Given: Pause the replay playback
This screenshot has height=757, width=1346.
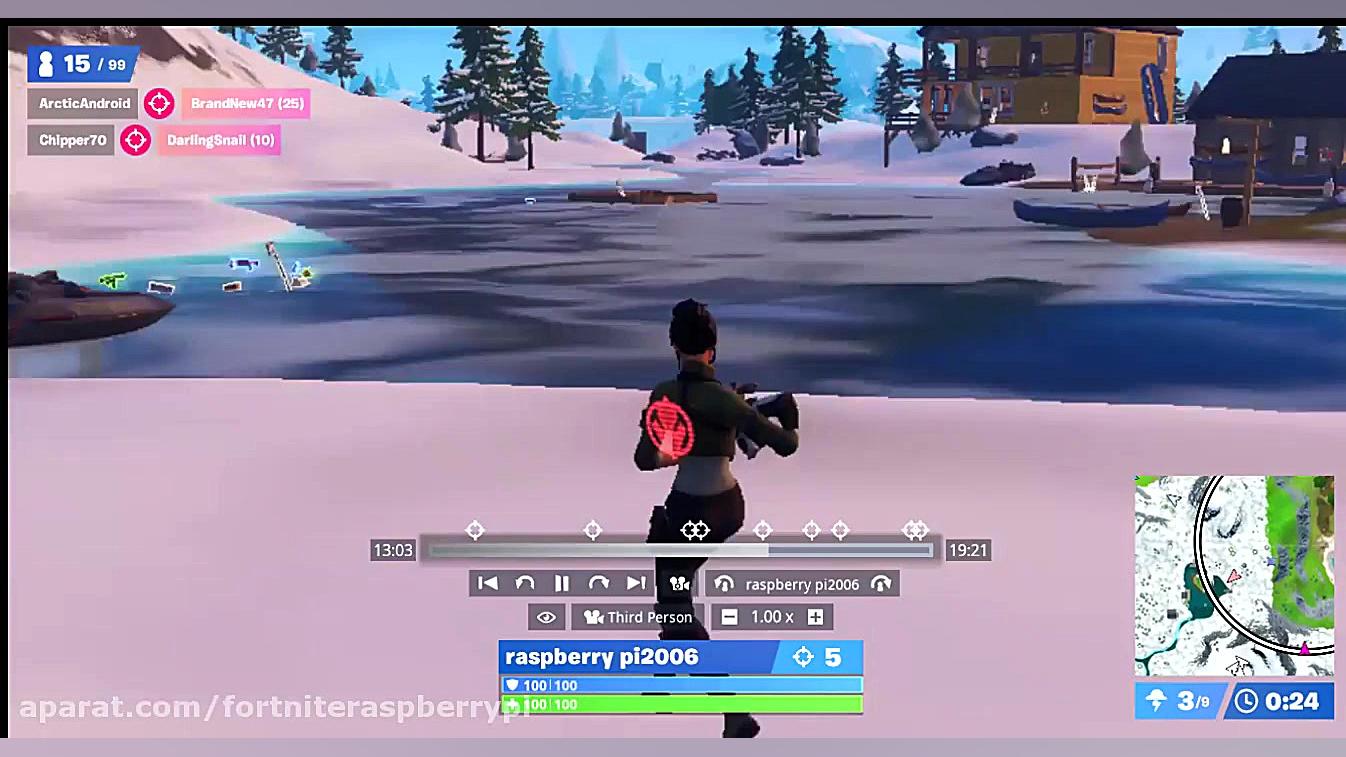Looking at the screenshot, I should click(561, 583).
